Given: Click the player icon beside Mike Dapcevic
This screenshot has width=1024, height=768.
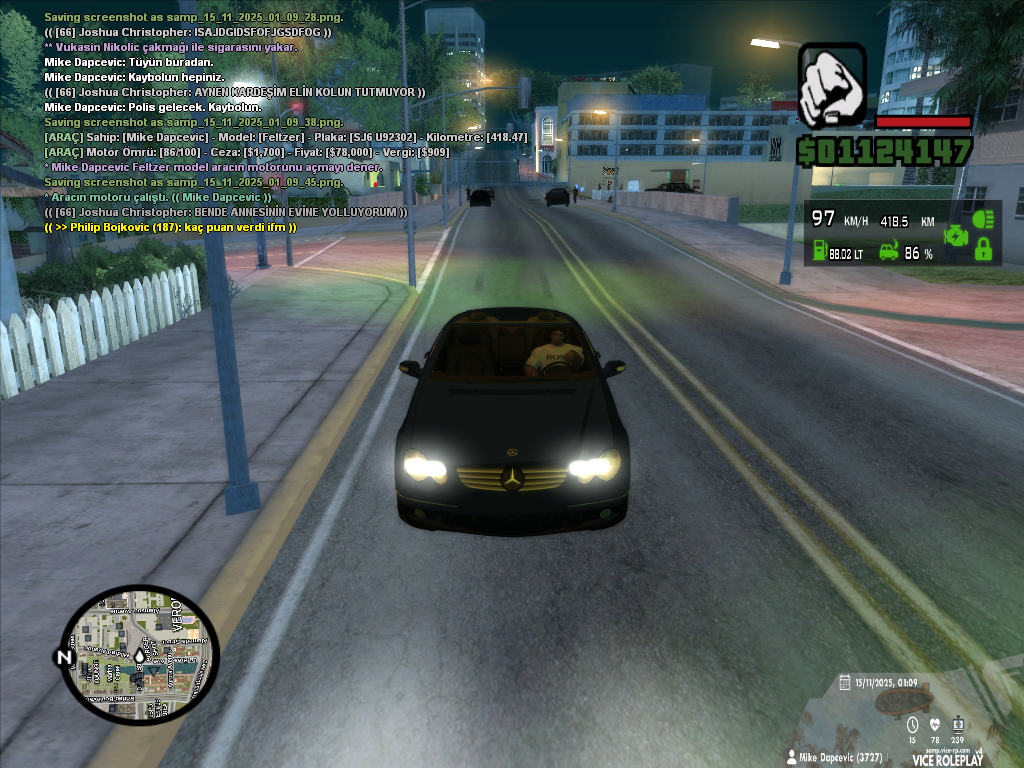Looking at the screenshot, I should click(x=792, y=758).
